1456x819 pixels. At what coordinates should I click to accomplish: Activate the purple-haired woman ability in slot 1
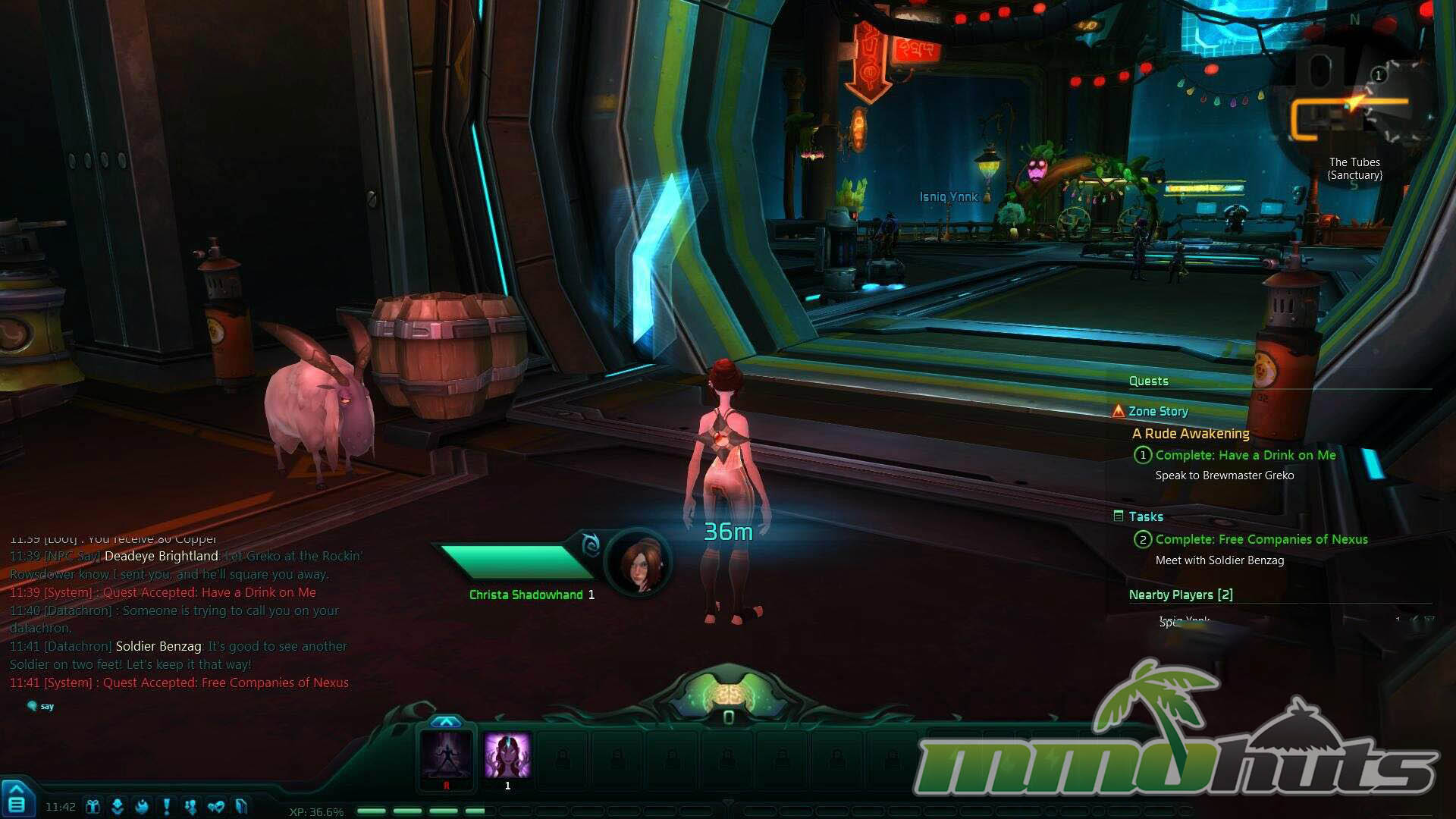click(507, 755)
